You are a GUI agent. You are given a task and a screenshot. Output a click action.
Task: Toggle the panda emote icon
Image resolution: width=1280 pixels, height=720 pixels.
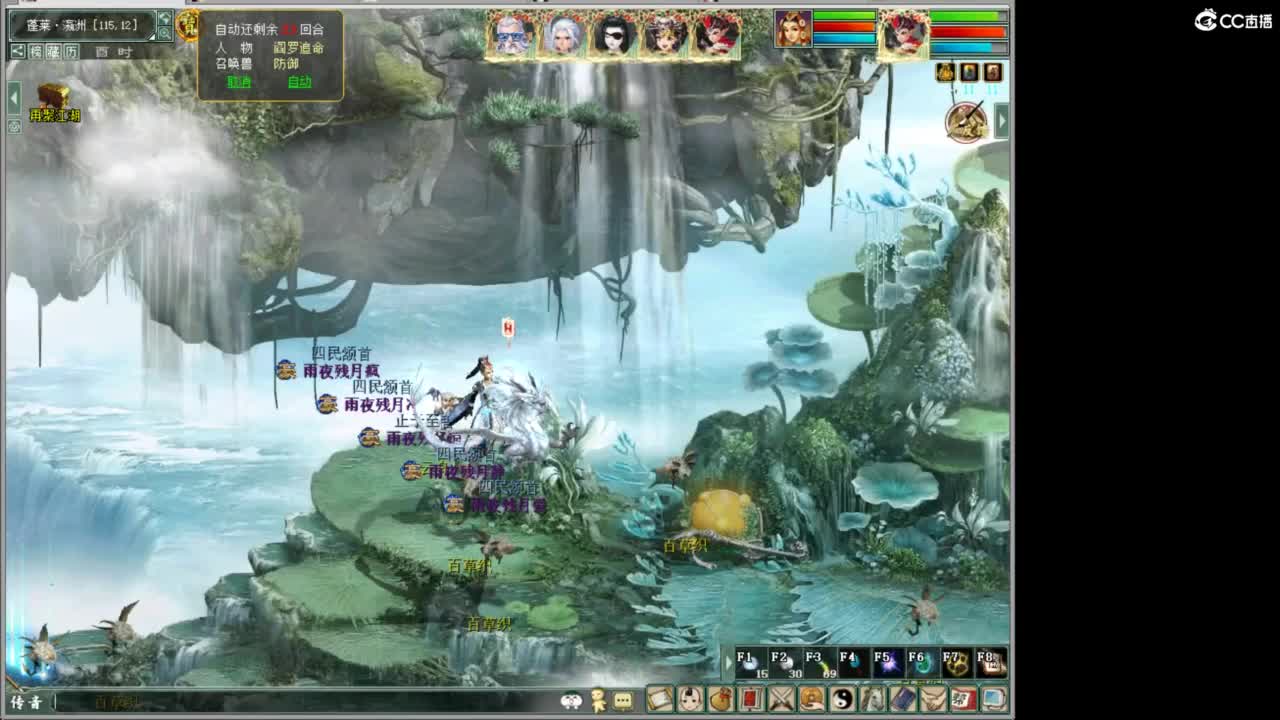[572, 704]
